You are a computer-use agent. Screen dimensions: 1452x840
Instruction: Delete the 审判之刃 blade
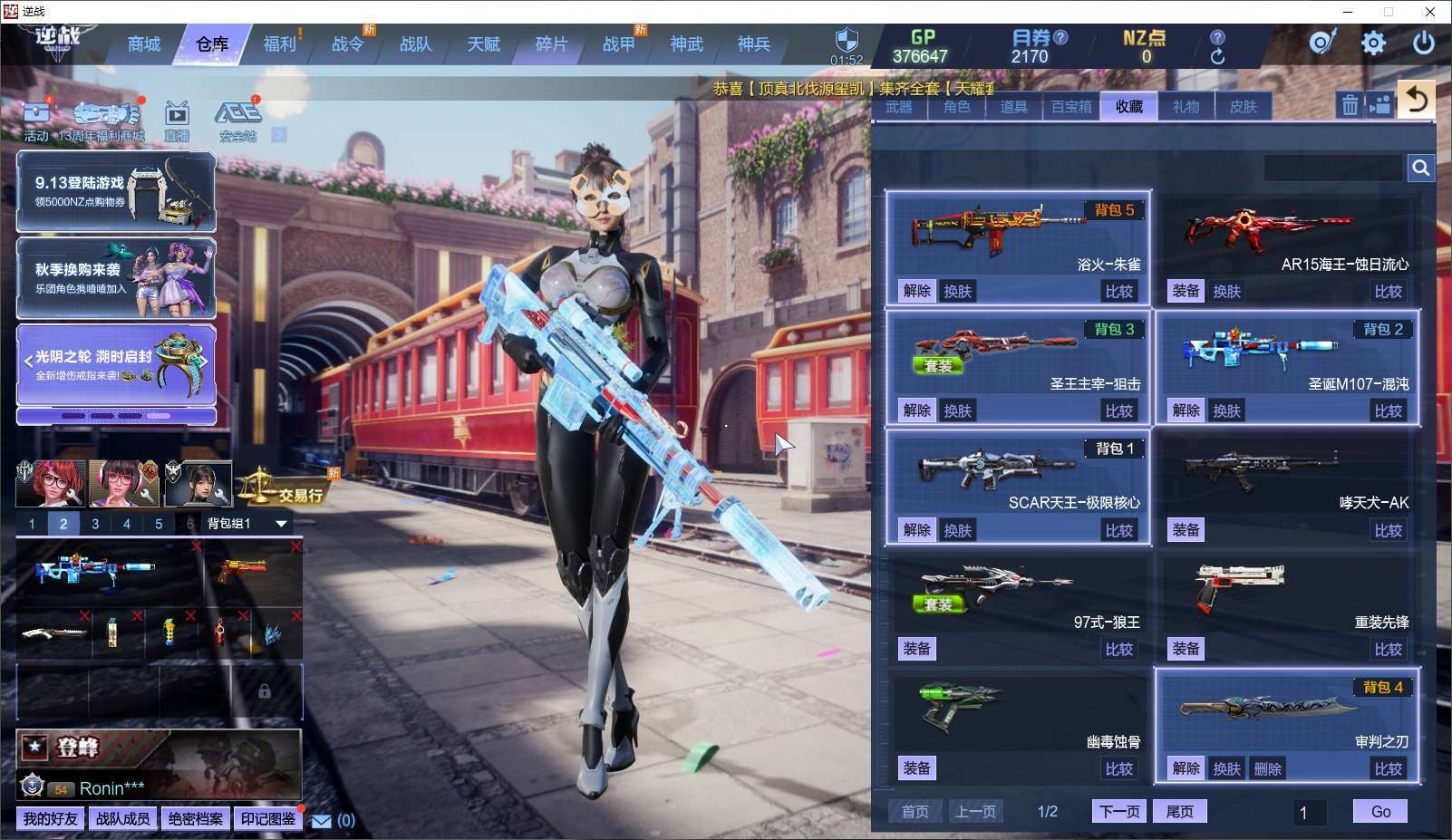click(x=1267, y=768)
